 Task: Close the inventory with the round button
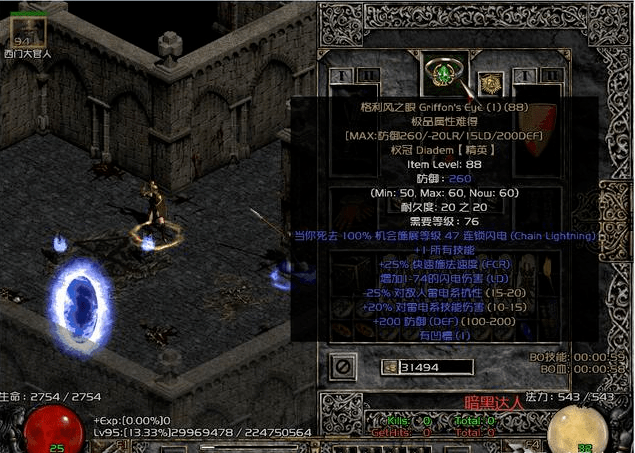pyautogui.click(x=343, y=367)
